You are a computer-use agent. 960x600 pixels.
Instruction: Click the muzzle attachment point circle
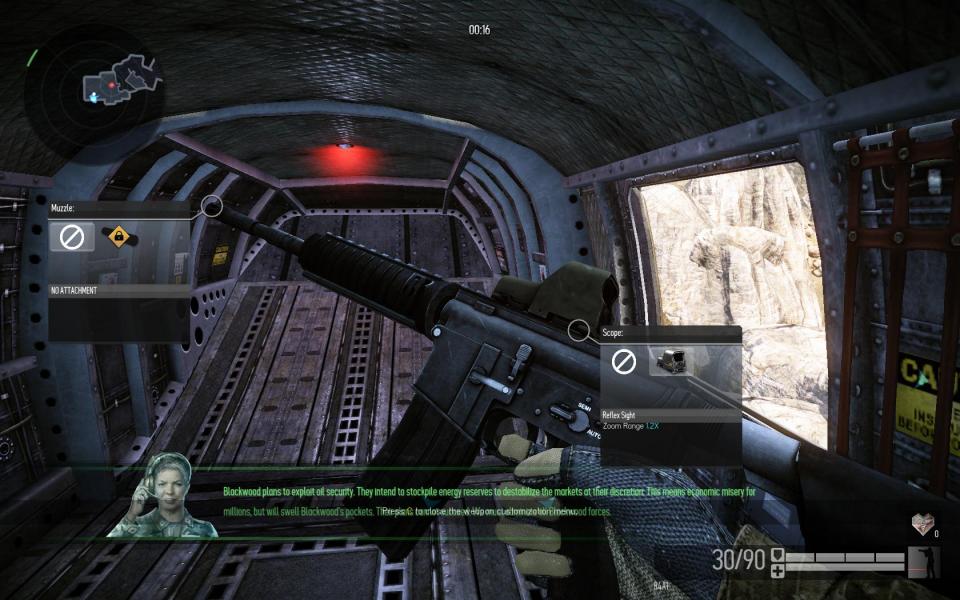(x=211, y=207)
